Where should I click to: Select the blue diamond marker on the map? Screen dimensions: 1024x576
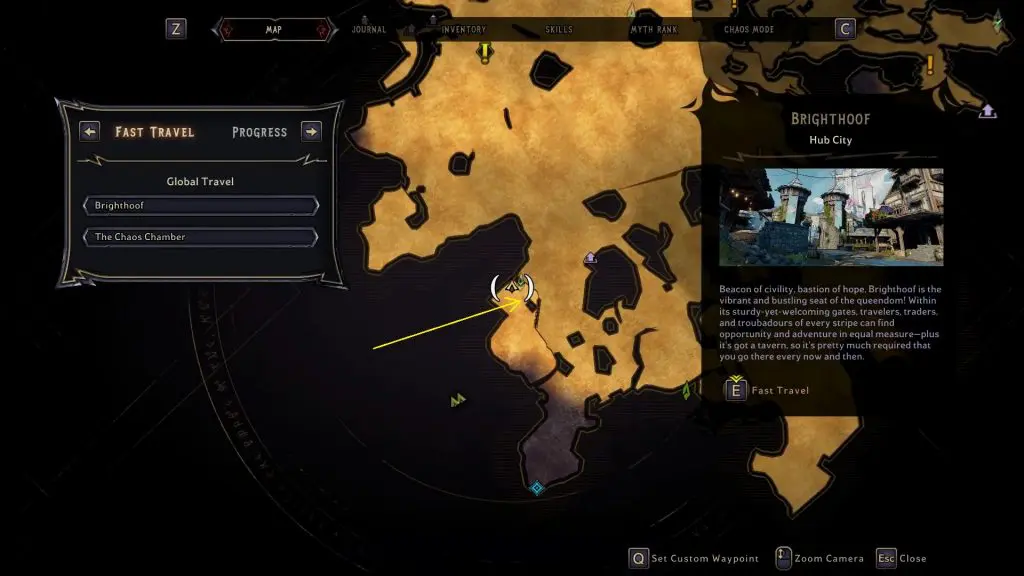pos(537,488)
